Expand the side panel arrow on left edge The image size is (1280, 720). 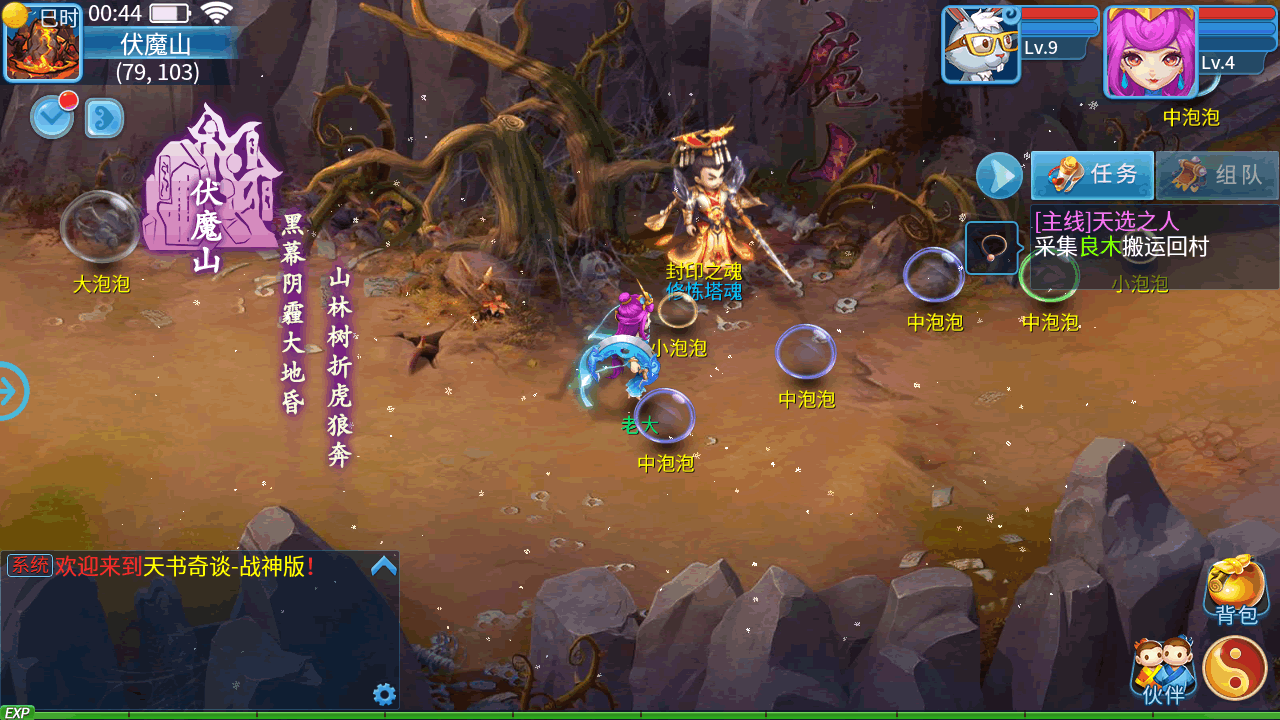[x=12, y=390]
